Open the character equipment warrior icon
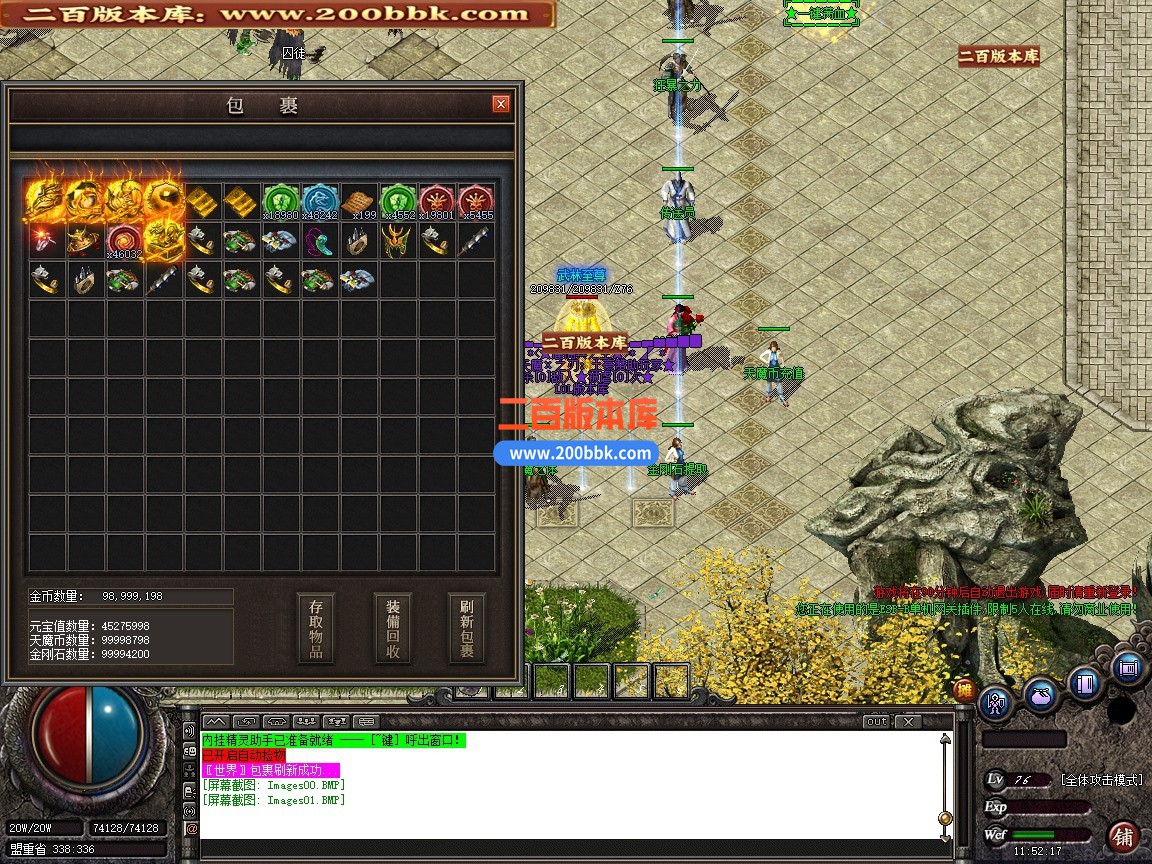1152x864 pixels. pyautogui.click(x=997, y=702)
